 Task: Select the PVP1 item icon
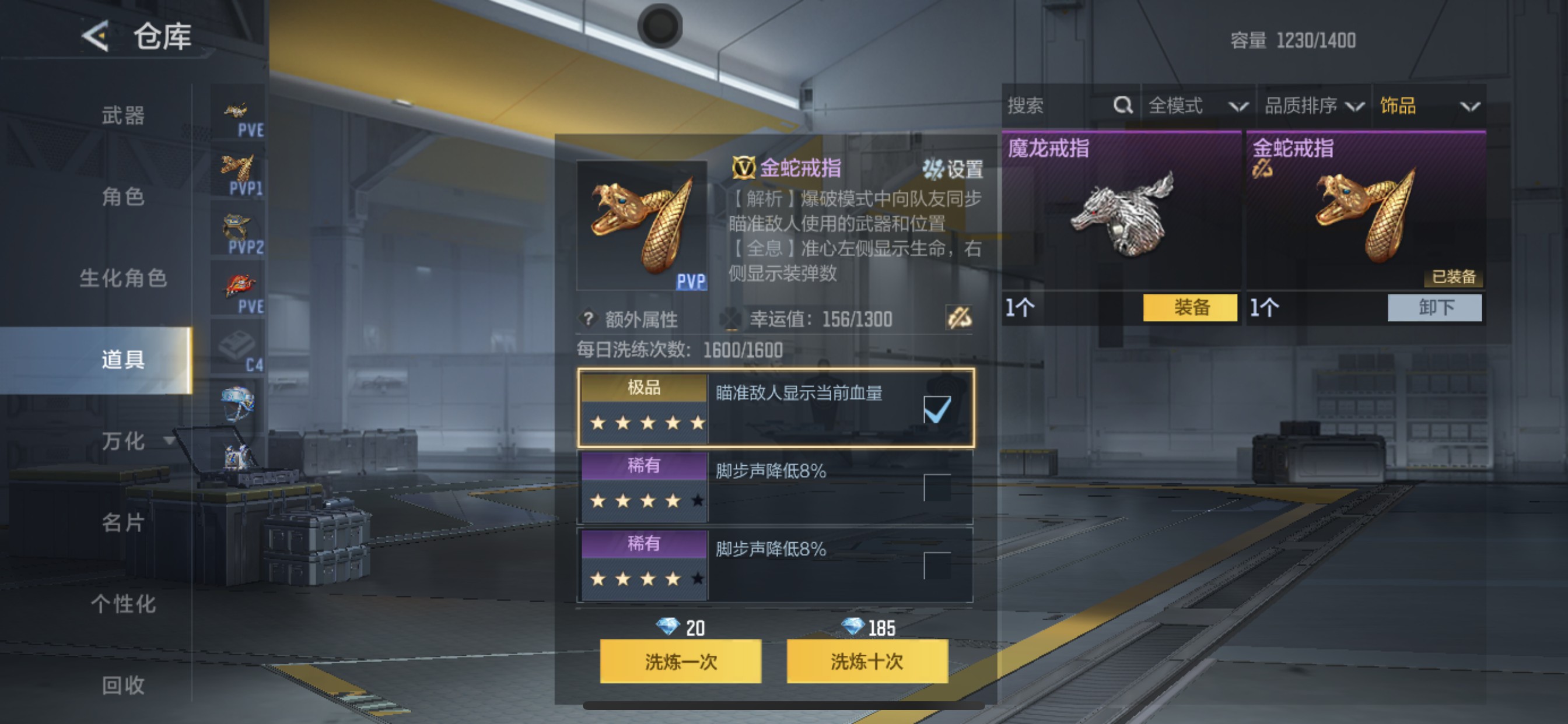pos(237,168)
